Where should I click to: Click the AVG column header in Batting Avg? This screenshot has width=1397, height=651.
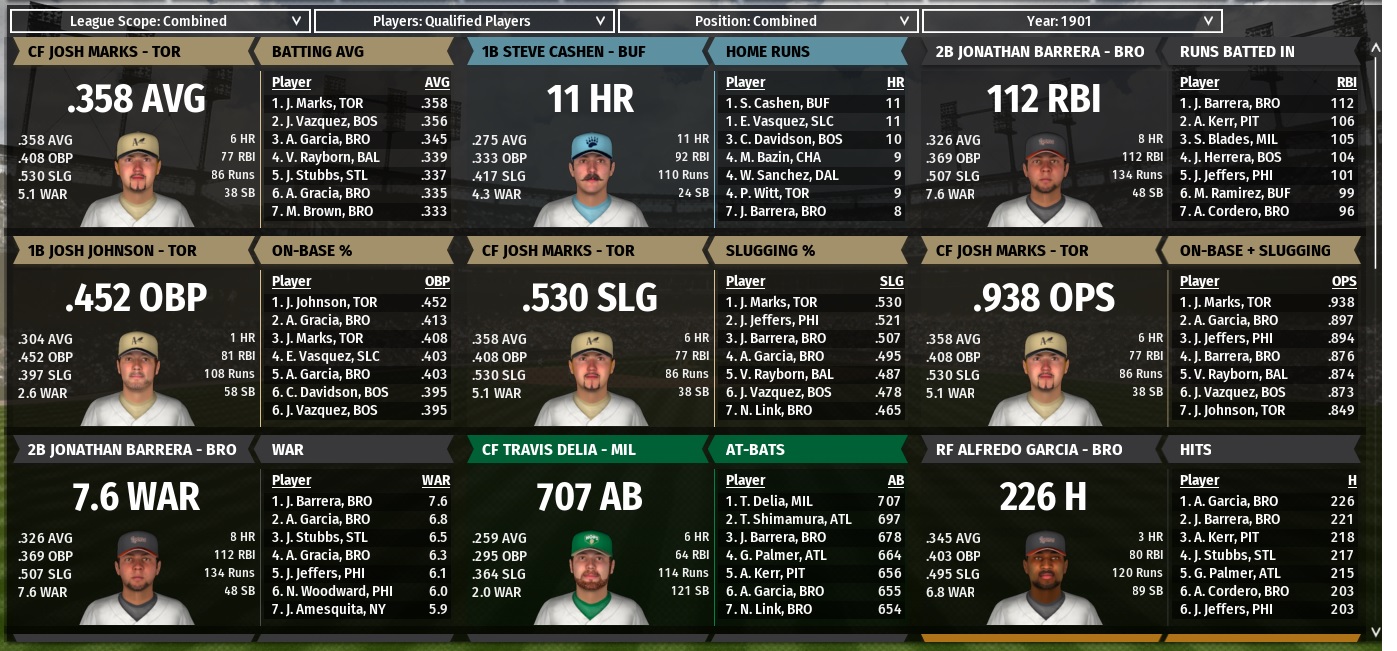[437, 82]
